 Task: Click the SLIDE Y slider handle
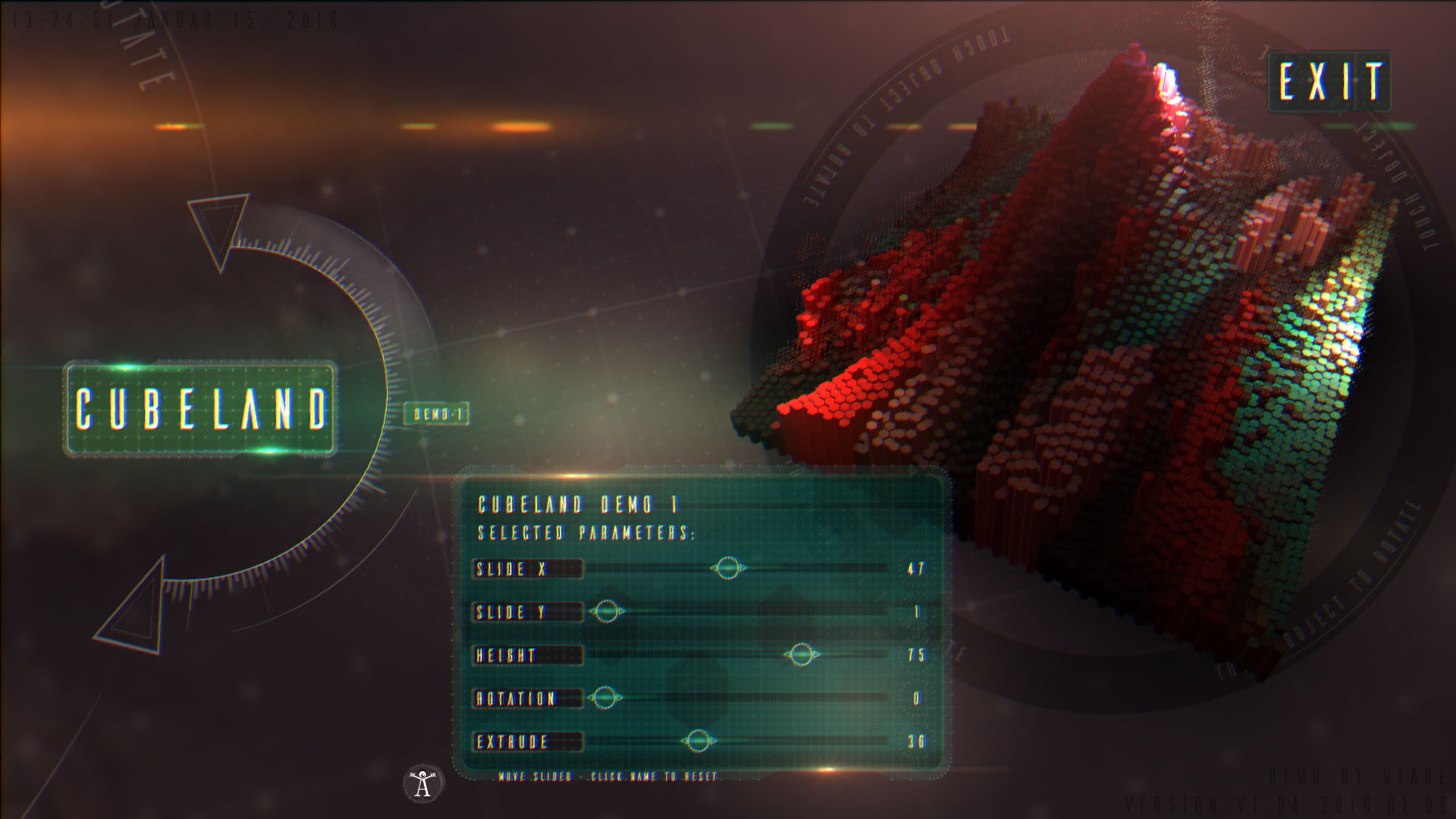click(606, 610)
